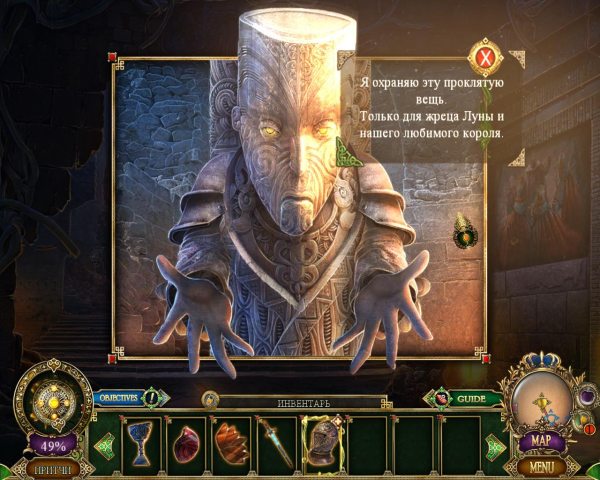This screenshot has width=600, height=480.
Task: Select the knight helmet inventory item
Action: click(x=322, y=441)
